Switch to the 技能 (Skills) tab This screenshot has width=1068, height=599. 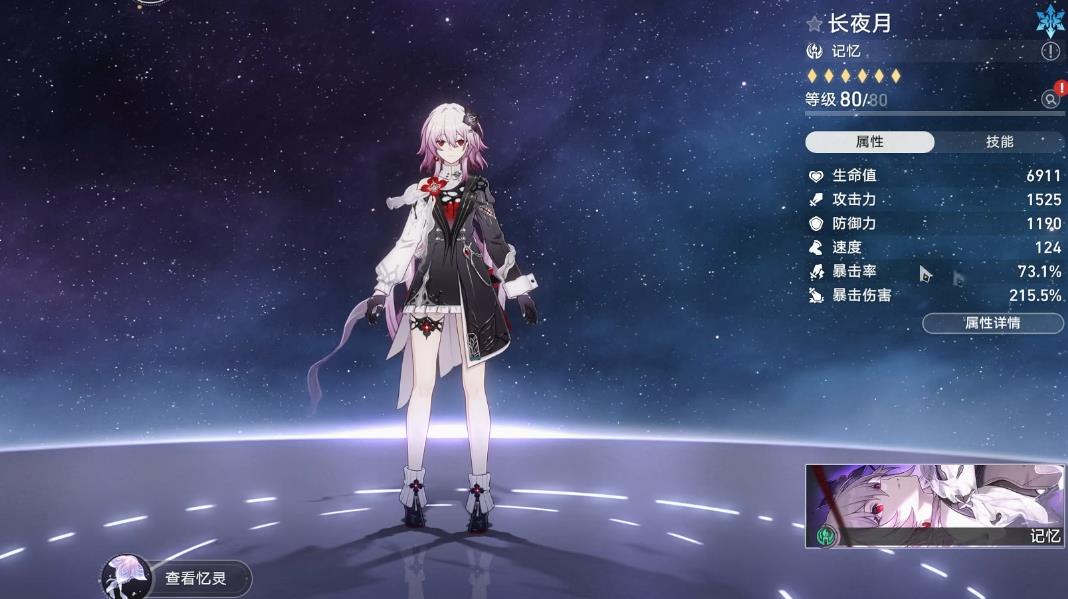point(999,142)
